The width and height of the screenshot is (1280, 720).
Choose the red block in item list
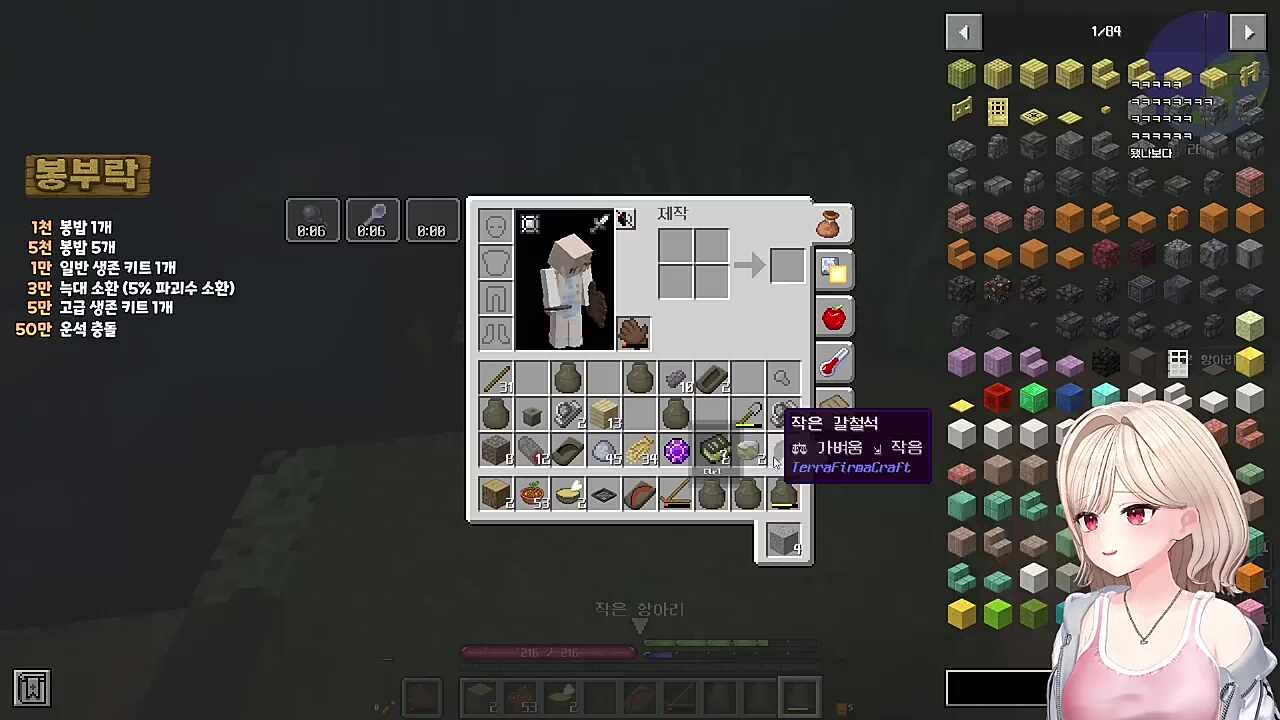point(997,398)
